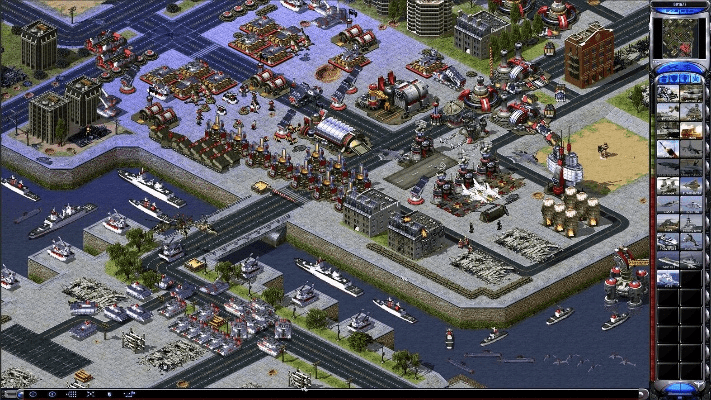The width and height of the screenshot is (711, 400).
Task: Switch to the infantry build tab
Action: [x=684, y=79]
